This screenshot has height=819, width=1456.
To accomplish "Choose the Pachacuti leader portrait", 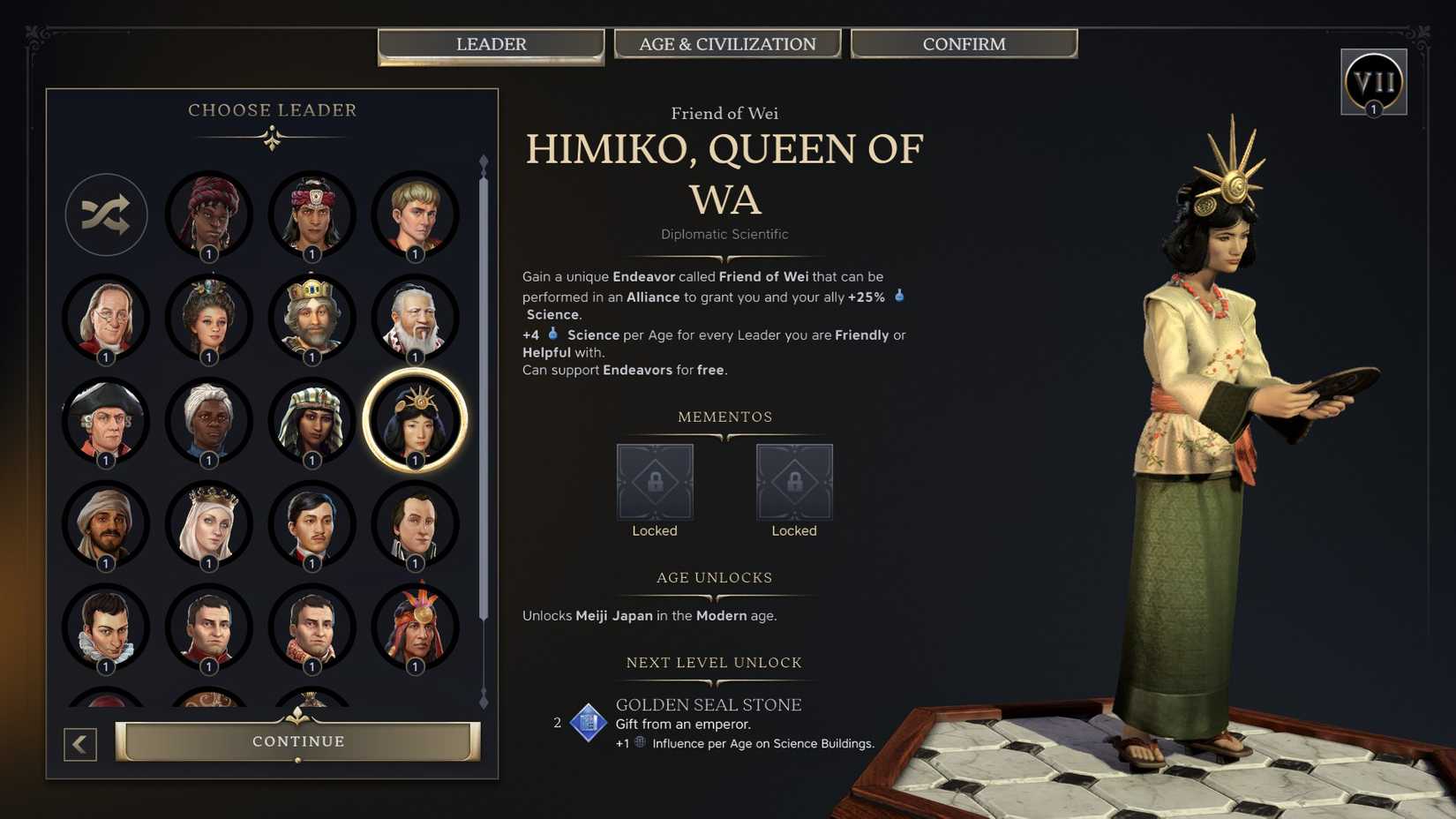I will (x=416, y=628).
